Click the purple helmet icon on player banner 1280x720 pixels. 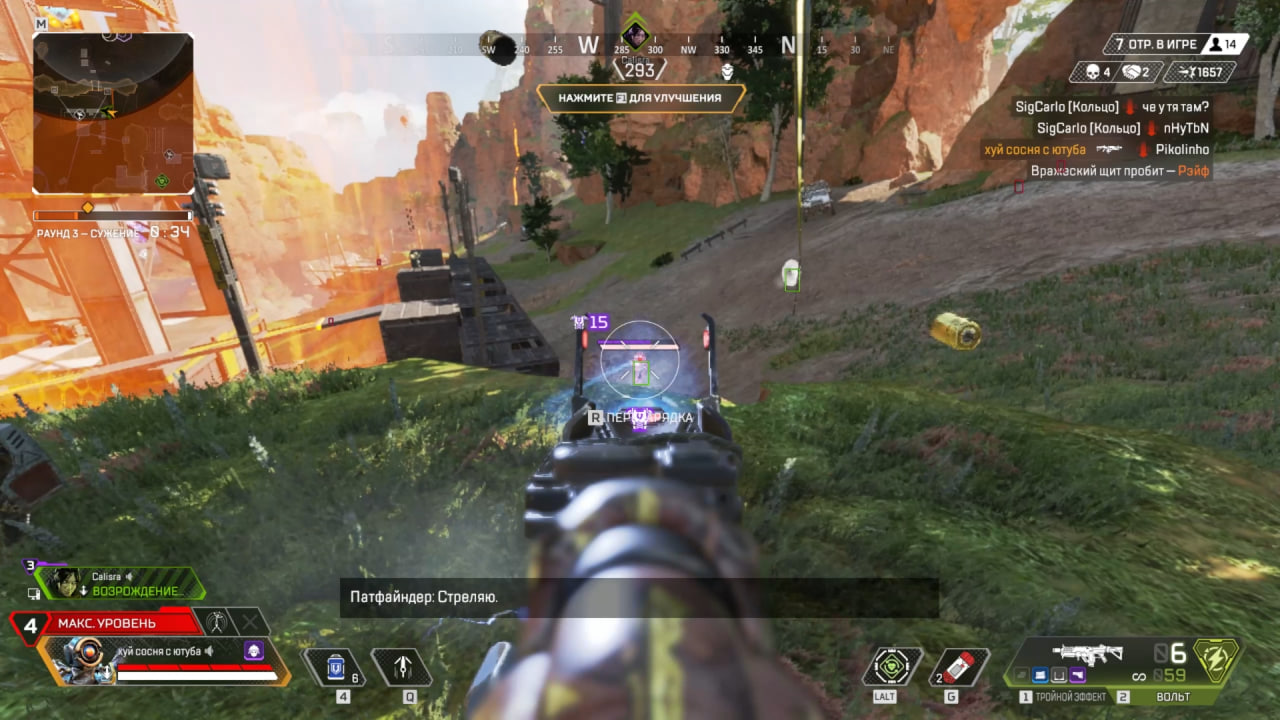254,652
